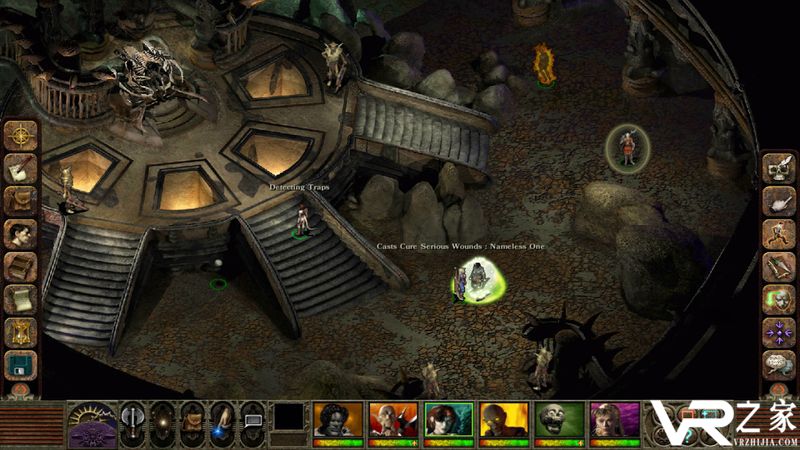Viewport: 800px width, 450px height.
Task: Select the blonde woman portrait
Action: point(612,420)
